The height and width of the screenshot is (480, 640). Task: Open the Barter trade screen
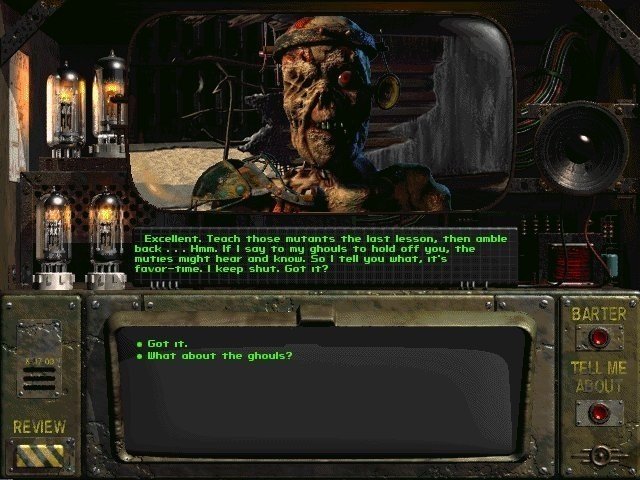click(x=598, y=338)
